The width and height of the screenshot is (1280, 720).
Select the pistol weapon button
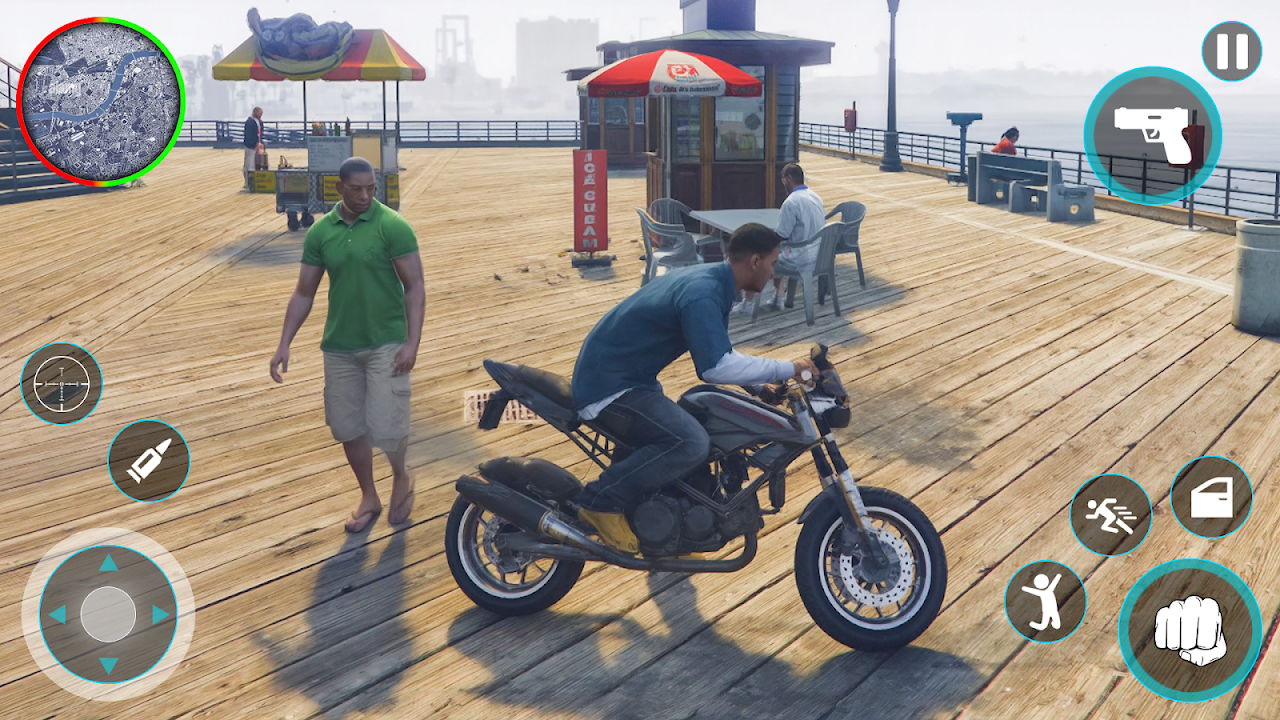[x=1152, y=136]
